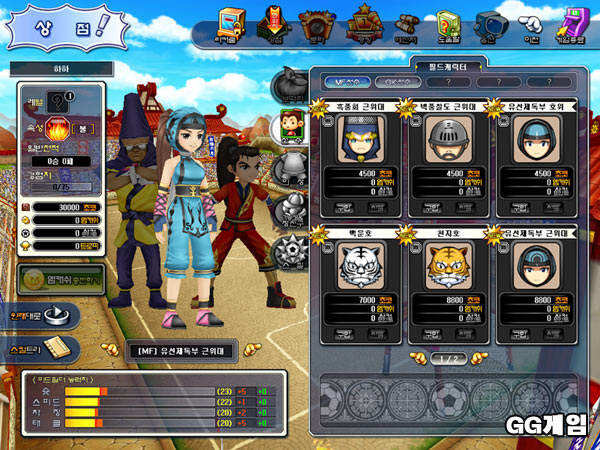Go to previous page of character list
The height and width of the screenshot is (450, 600).
point(416,357)
